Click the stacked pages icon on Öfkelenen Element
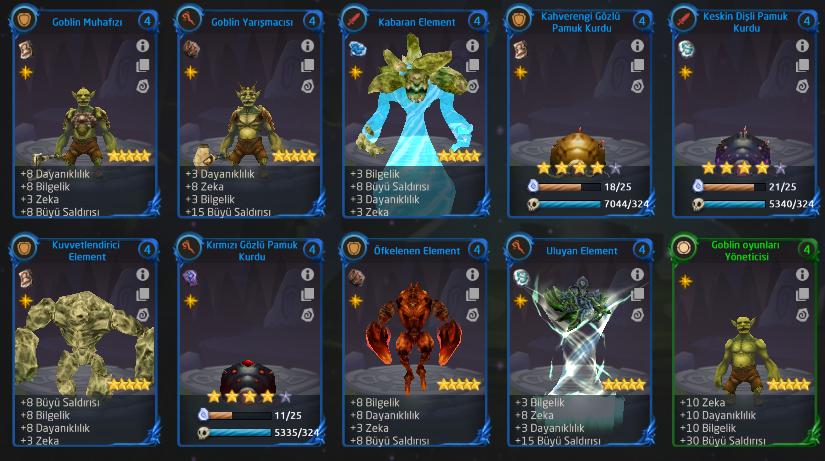Viewport: 825px width, 461px height. [x=470, y=294]
